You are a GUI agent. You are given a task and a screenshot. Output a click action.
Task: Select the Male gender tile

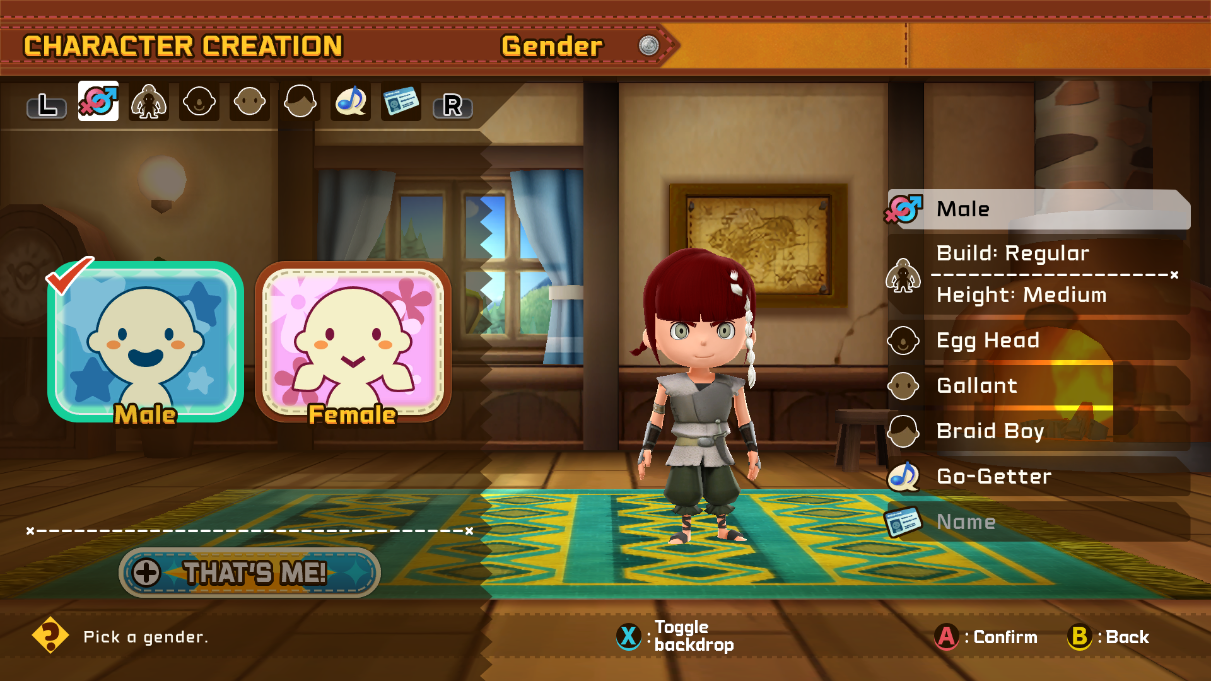click(x=145, y=341)
